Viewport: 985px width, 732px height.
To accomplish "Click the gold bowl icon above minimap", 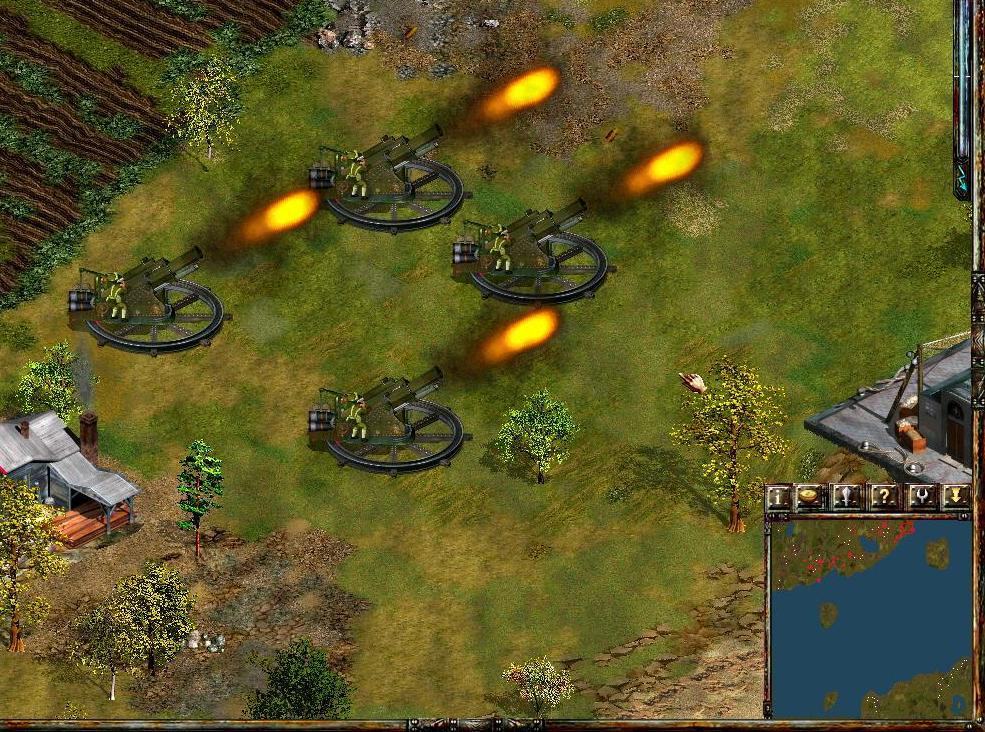I will 808,497.
